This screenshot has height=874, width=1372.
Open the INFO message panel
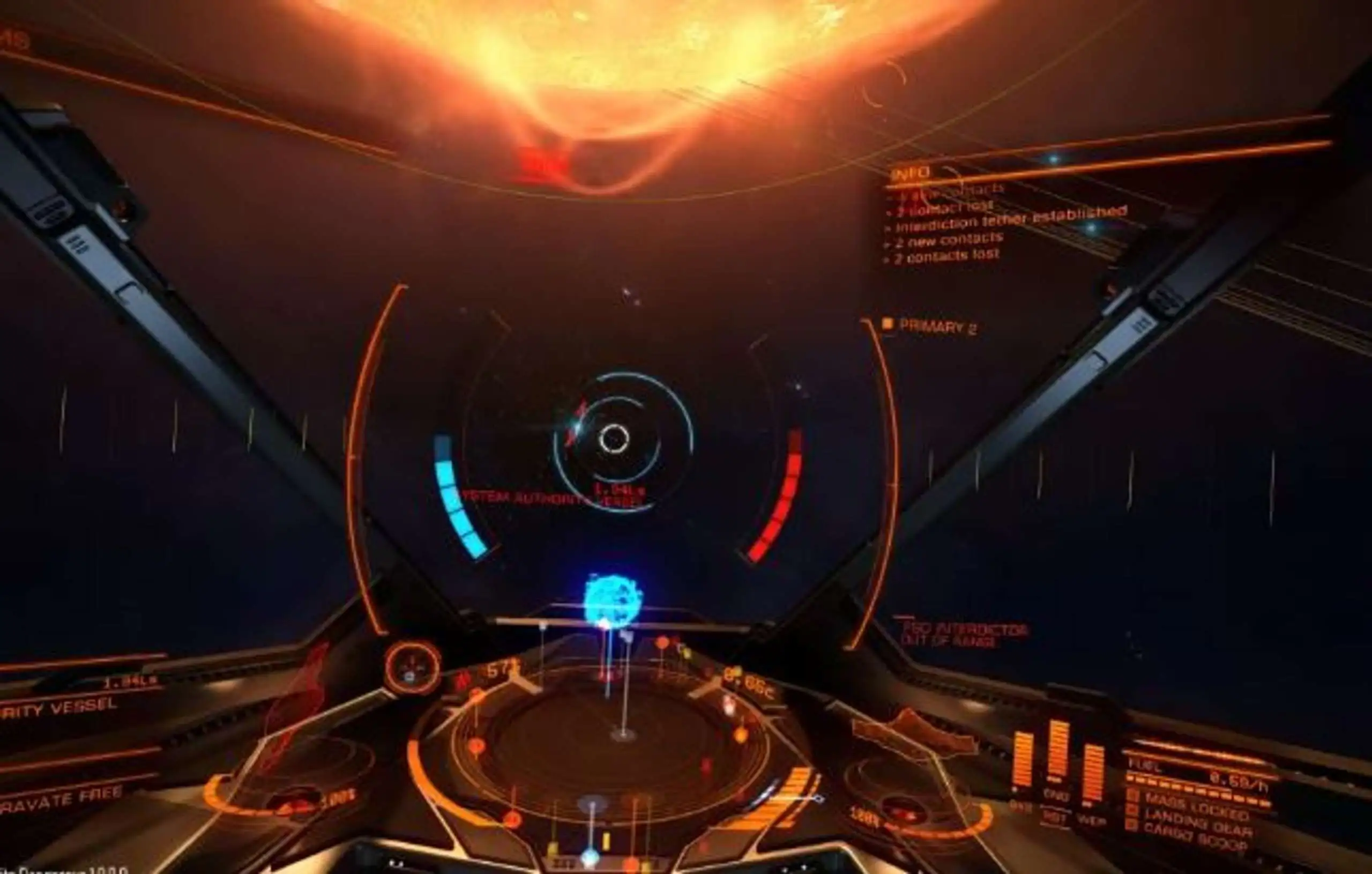coord(912,172)
